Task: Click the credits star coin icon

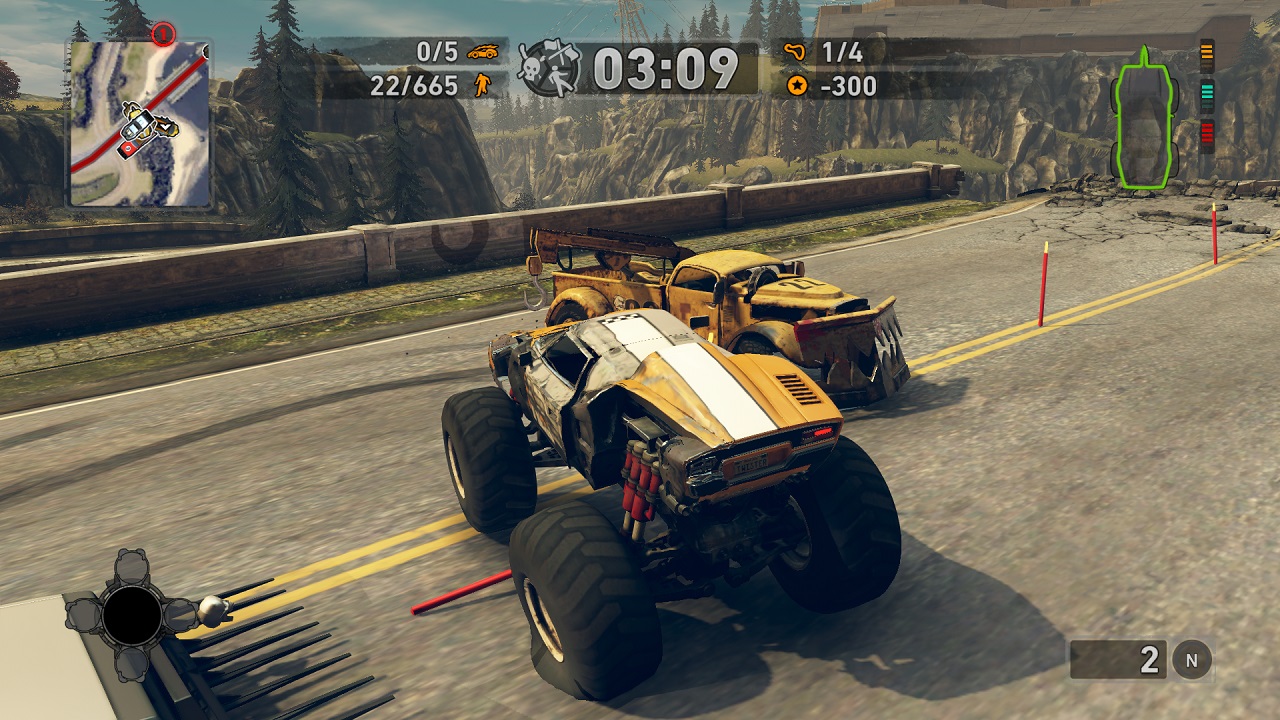Action: click(796, 86)
